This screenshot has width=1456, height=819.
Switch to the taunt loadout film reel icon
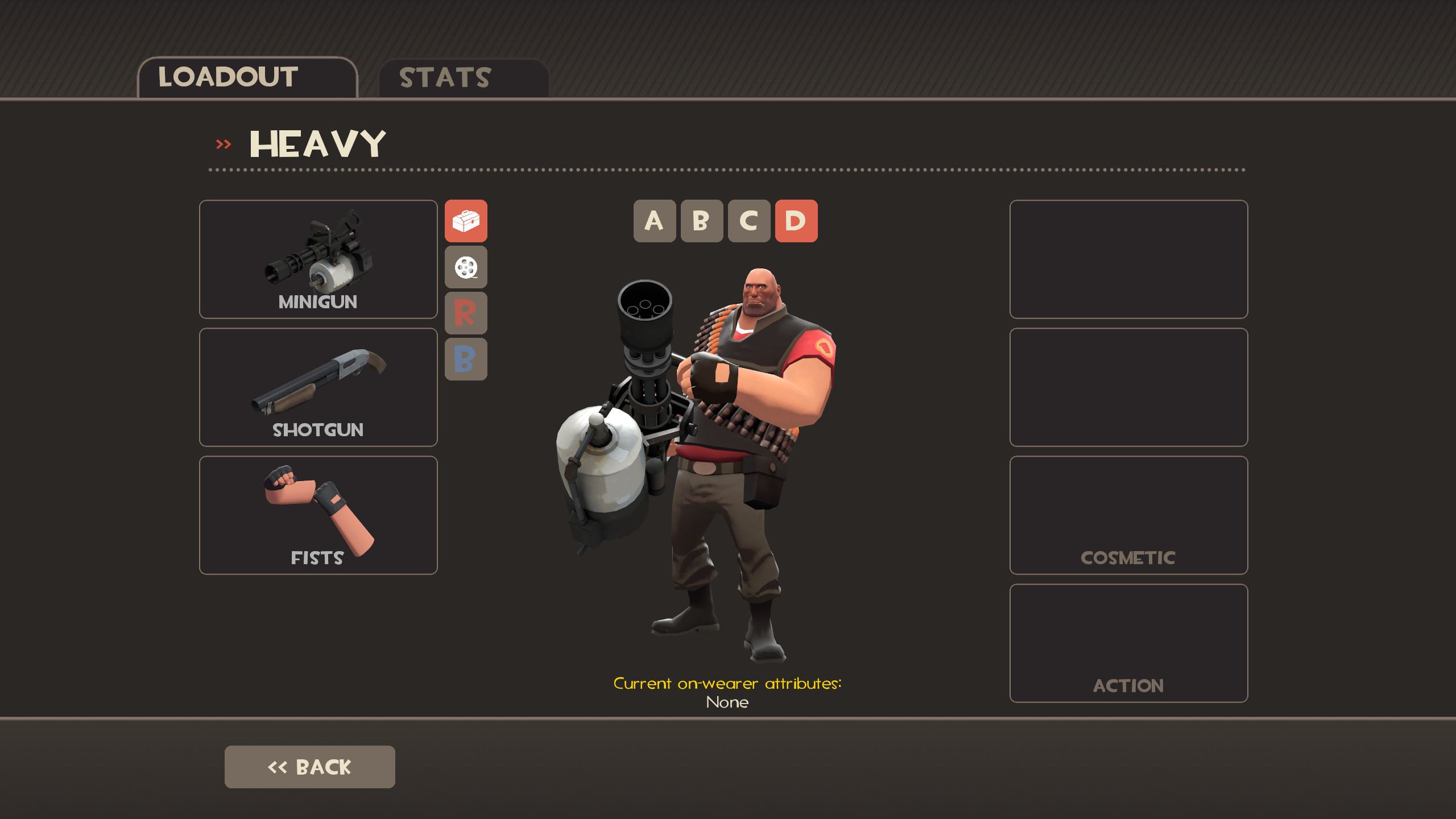(466, 268)
